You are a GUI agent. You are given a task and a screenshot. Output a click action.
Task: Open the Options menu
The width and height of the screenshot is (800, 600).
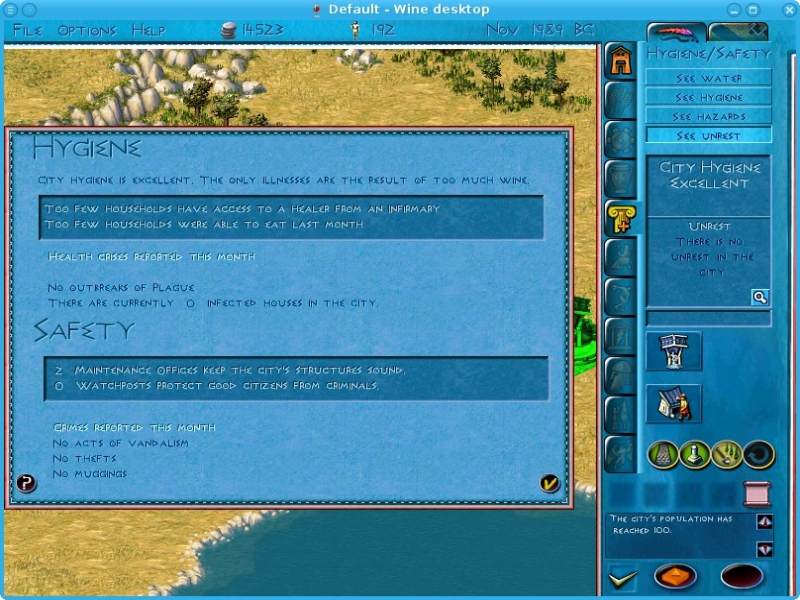tap(87, 30)
